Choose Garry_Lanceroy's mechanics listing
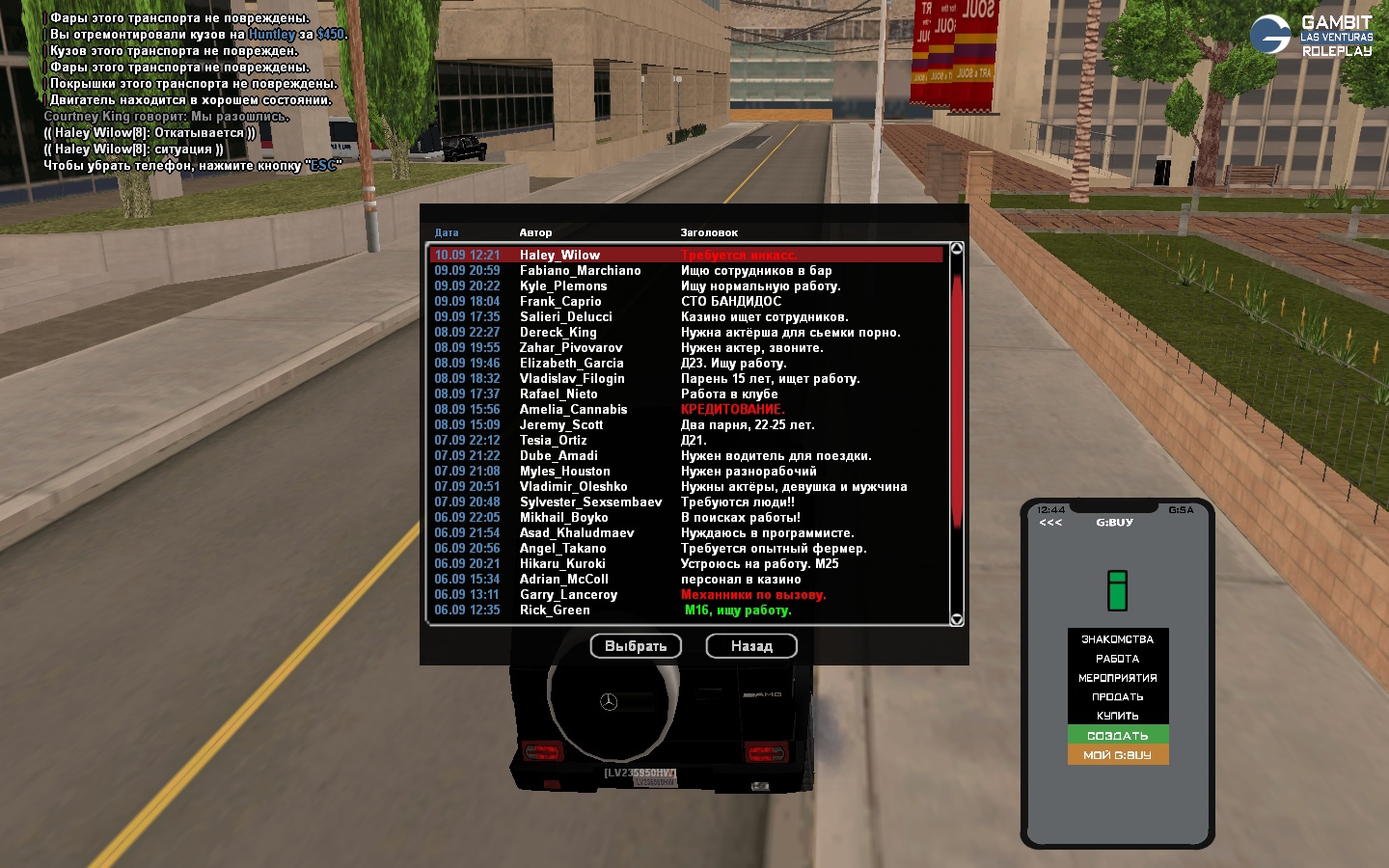Image resolution: width=1389 pixels, height=868 pixels. pyautogui.click(x=685, y=594)
